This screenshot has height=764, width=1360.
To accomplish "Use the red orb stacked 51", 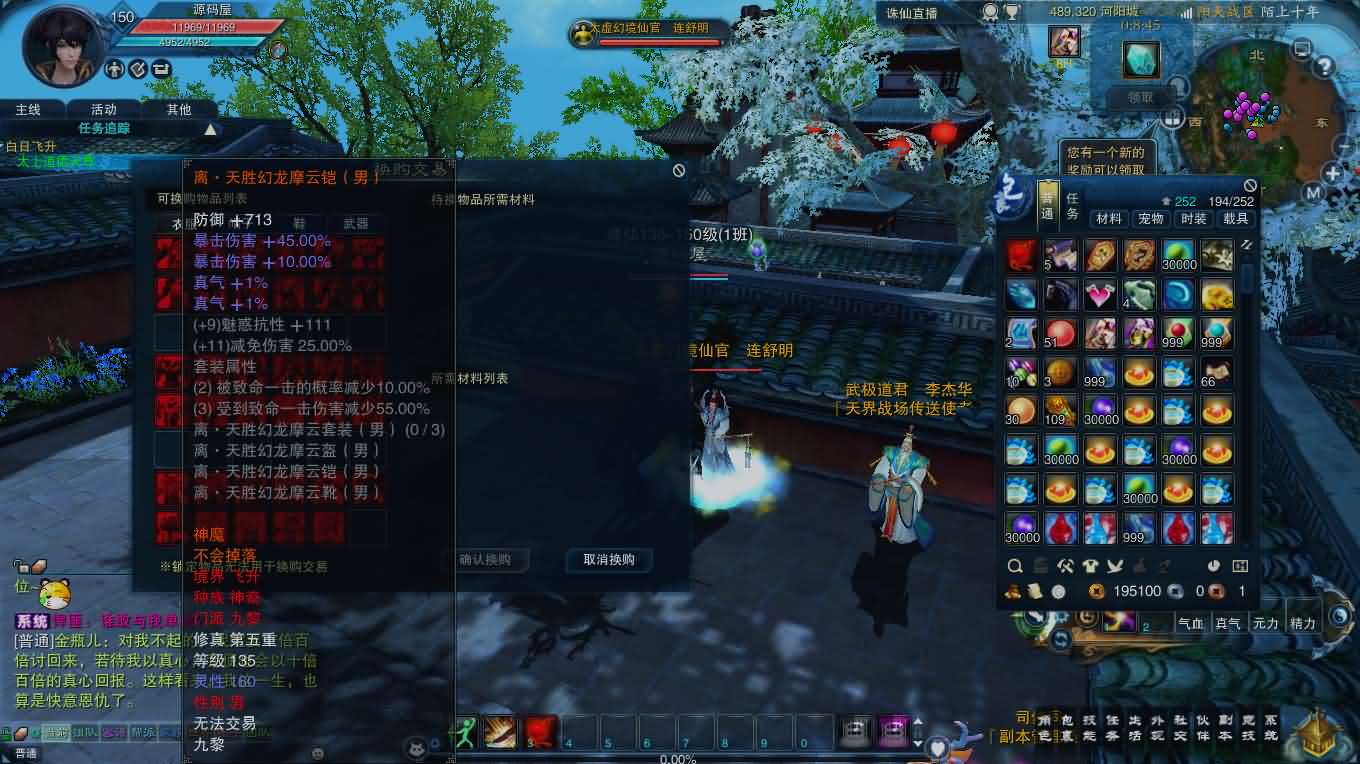I will coord(1060,334).
